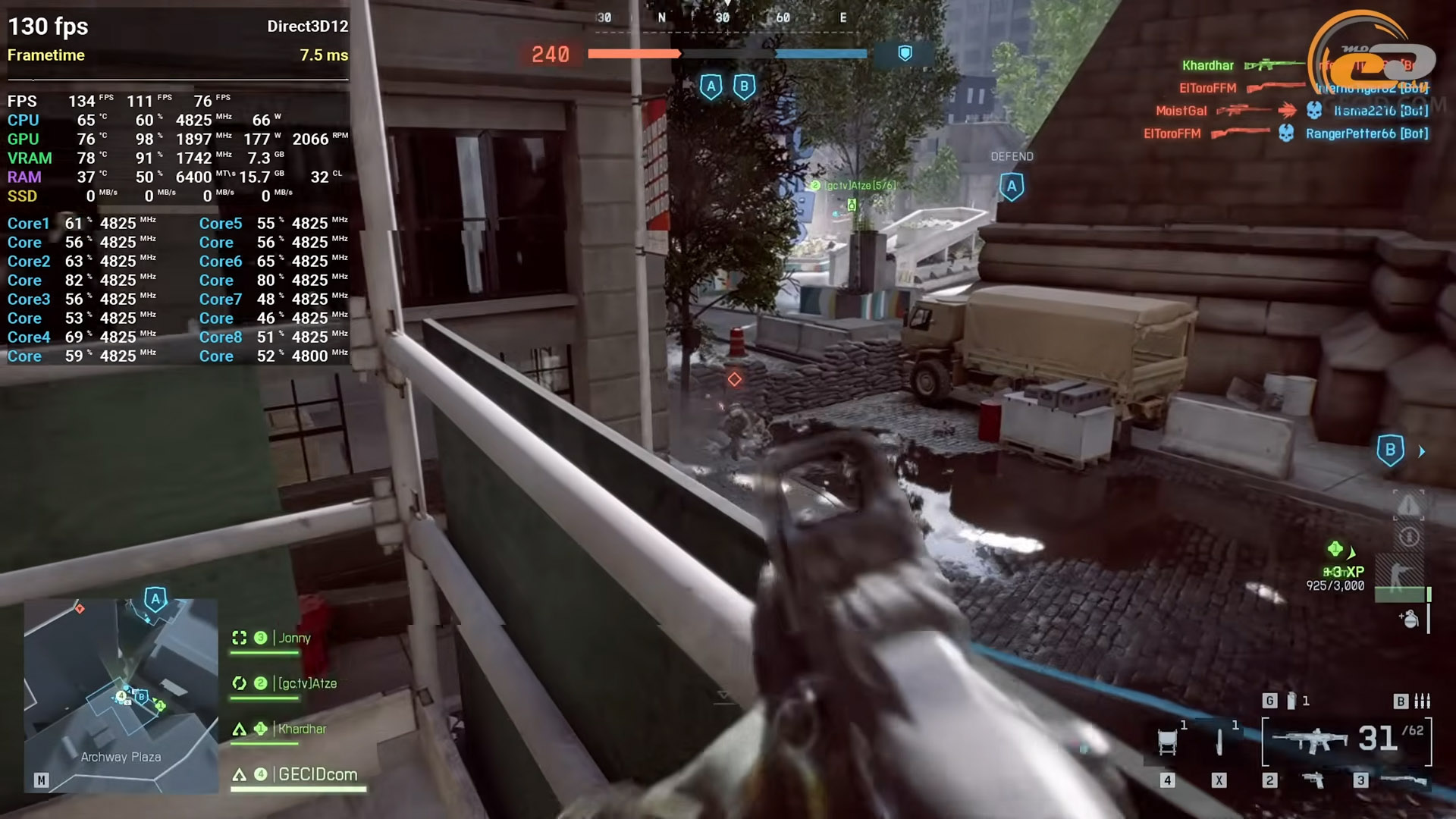Click objective B marker on the minimap
This screenshot has width=1456, height=819.
[x=141, y=696]
